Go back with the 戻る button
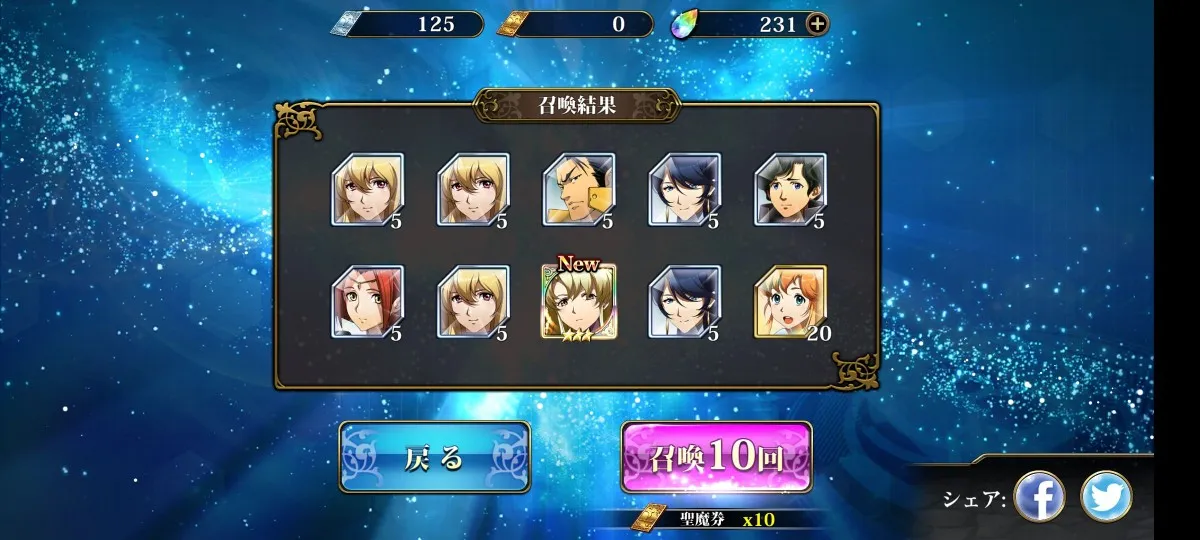Viewport: 1200px width, 540px height. (434, 457)
